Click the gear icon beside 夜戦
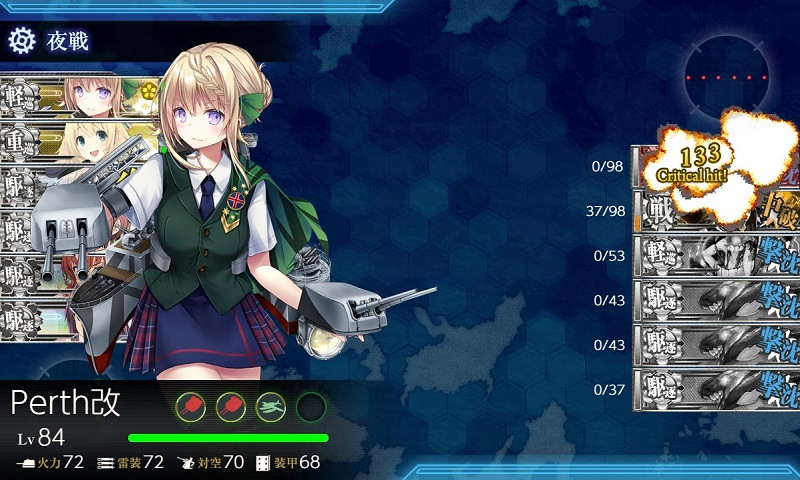Screen dimensions: 800x480 22,40
